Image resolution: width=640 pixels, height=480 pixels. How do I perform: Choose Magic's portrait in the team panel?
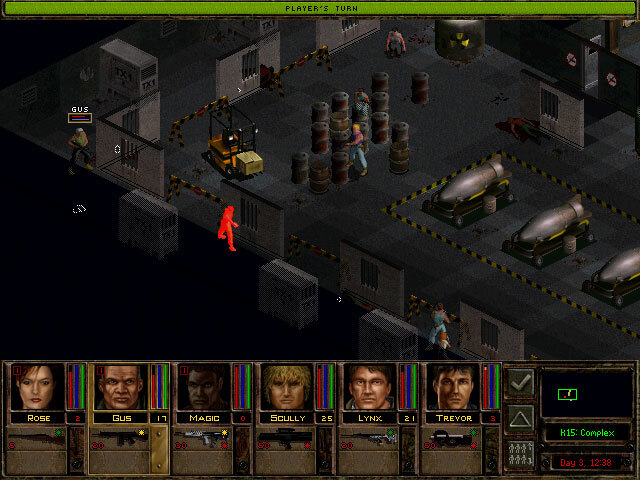pos(204,386)
